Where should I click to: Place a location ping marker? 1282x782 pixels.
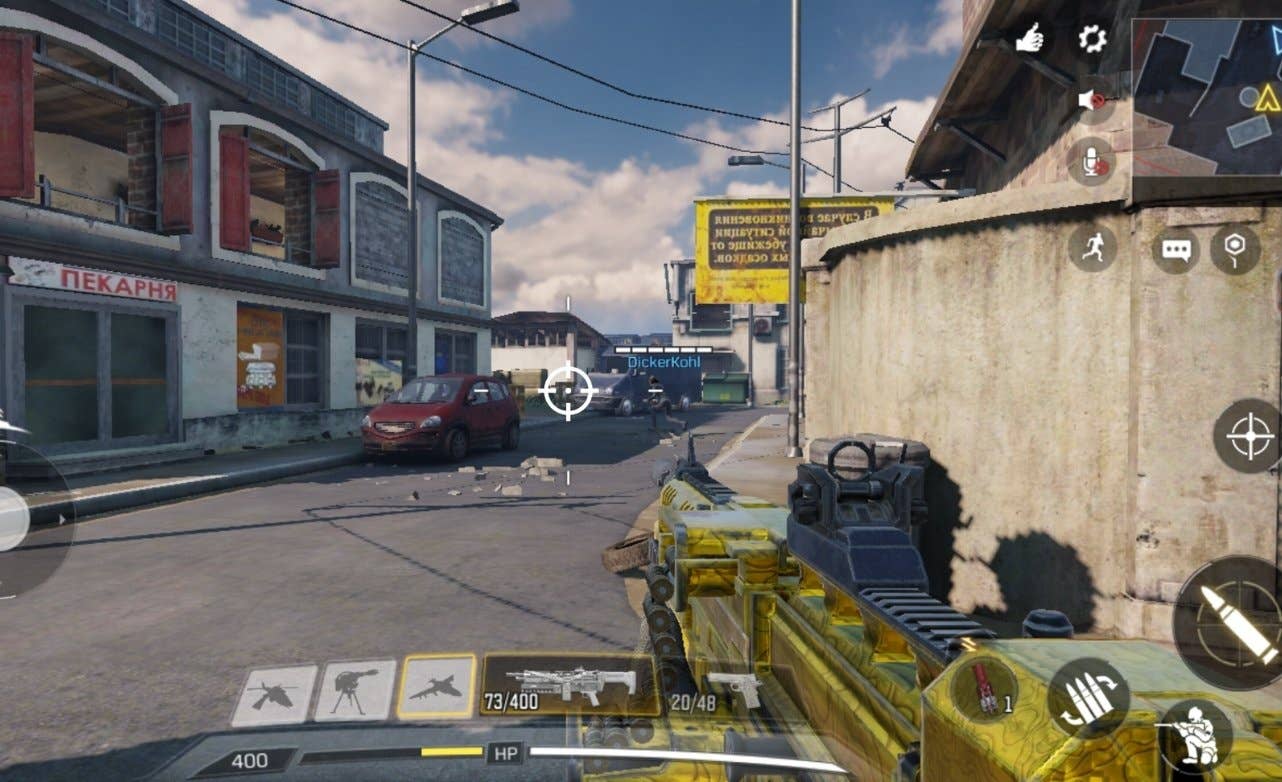[1235, 249]
